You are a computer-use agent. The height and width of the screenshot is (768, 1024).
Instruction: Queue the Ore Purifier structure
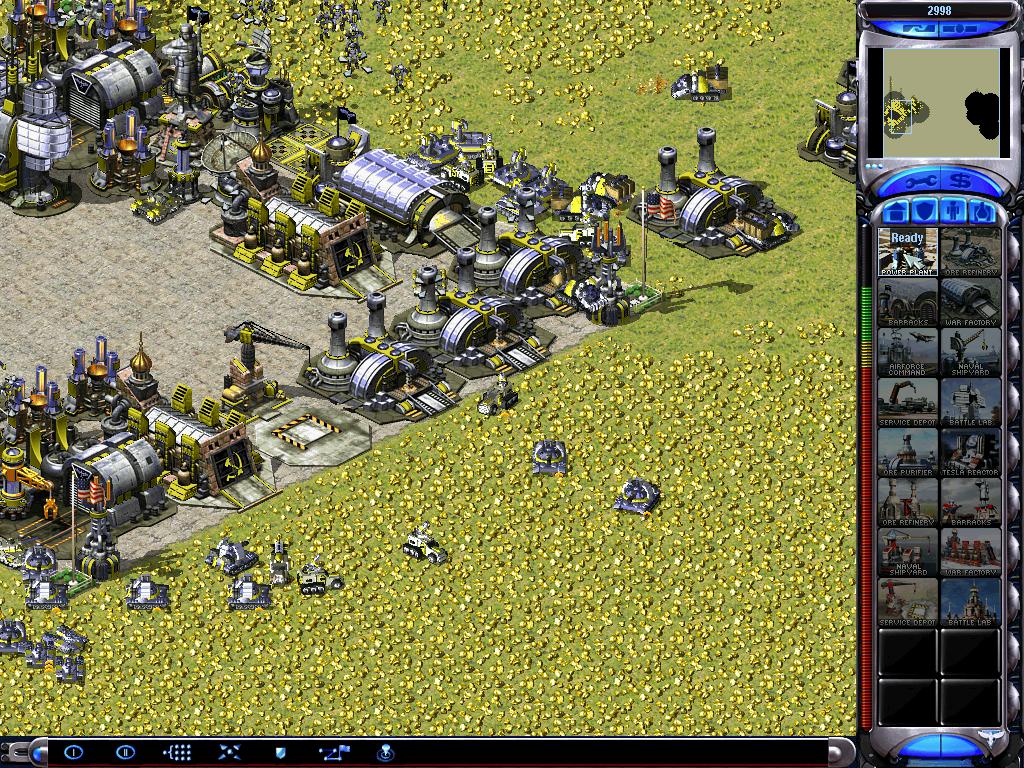[908, 452]
